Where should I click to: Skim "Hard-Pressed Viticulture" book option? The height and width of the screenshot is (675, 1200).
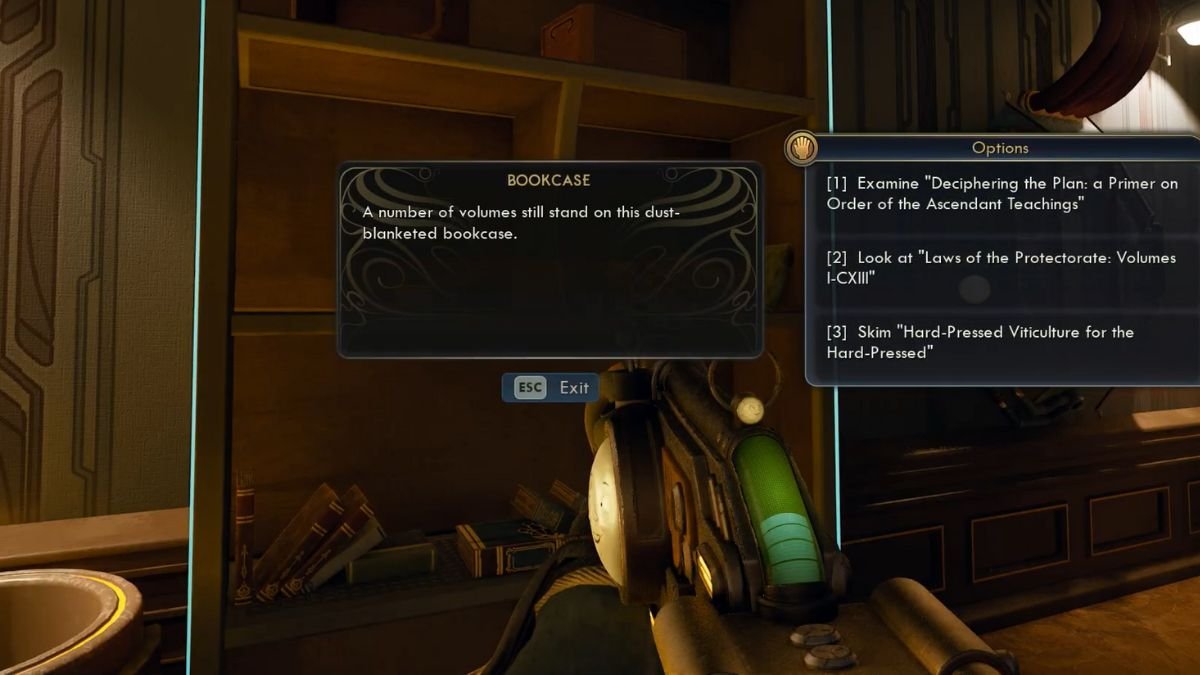tap(980, 342)
